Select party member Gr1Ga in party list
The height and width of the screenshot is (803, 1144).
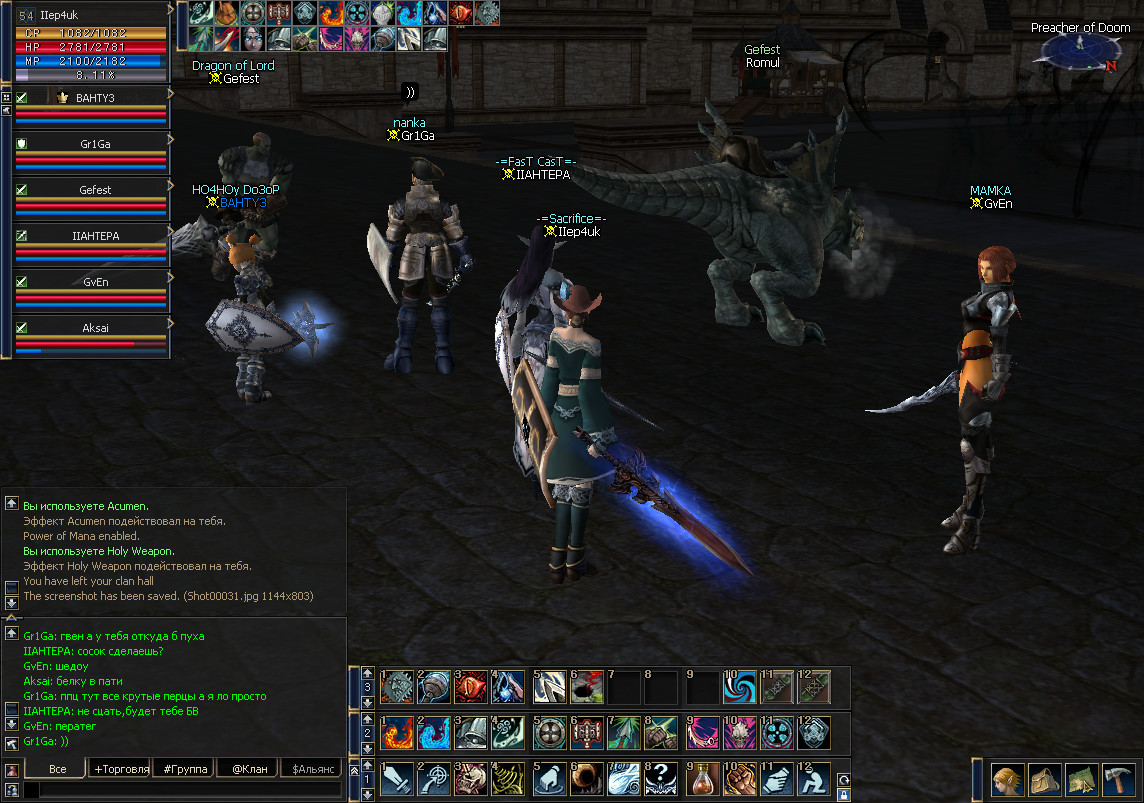(x=95, y=144)
